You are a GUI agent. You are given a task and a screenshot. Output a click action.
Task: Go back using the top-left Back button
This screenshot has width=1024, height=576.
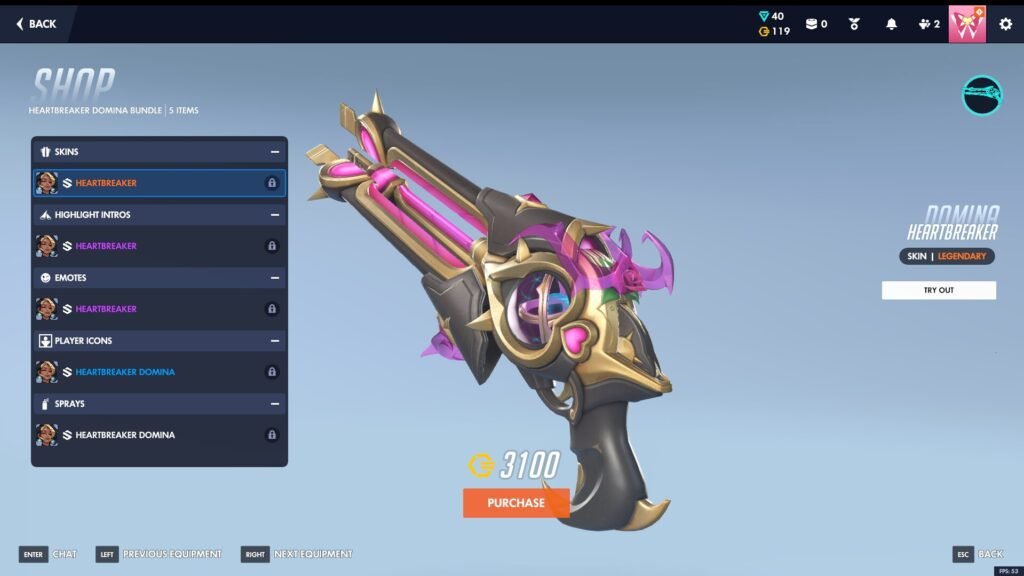click(36, 24)
